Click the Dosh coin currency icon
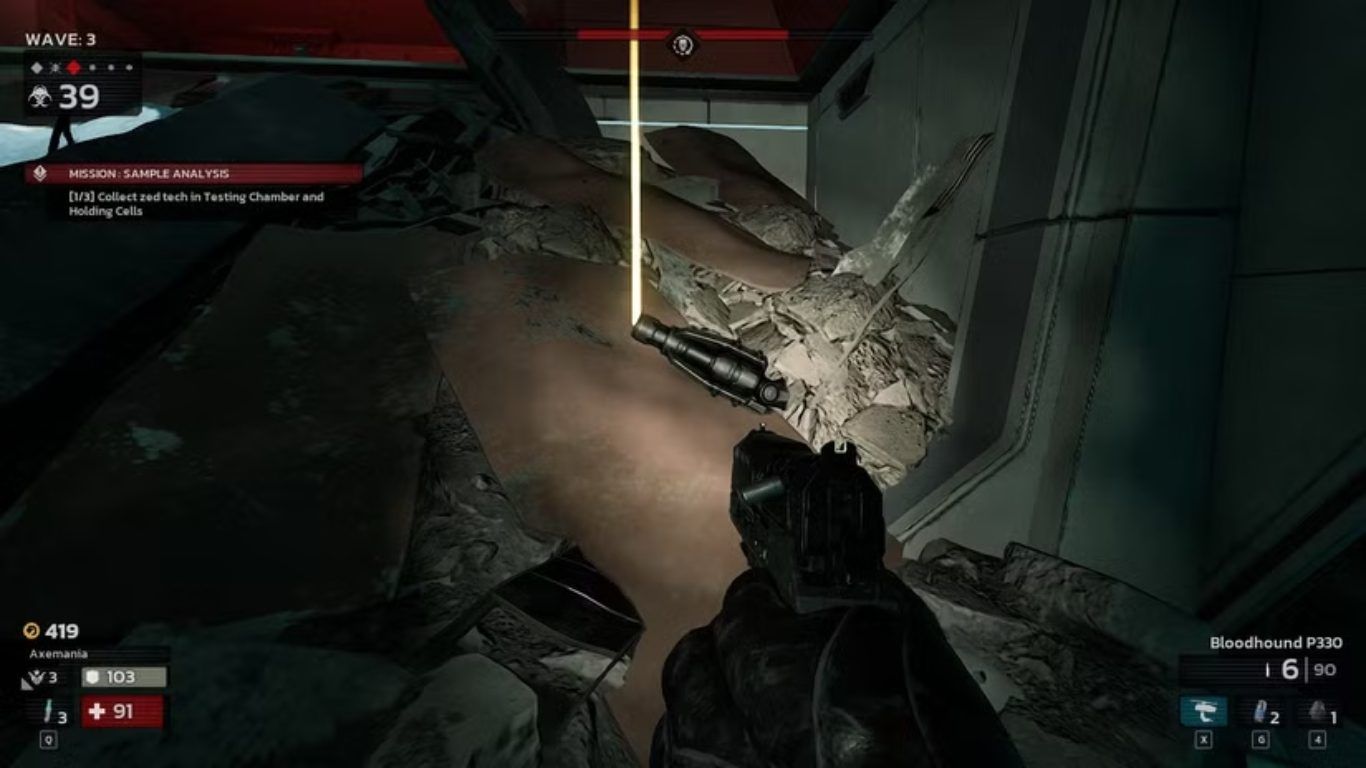 (x=32, y=631)
